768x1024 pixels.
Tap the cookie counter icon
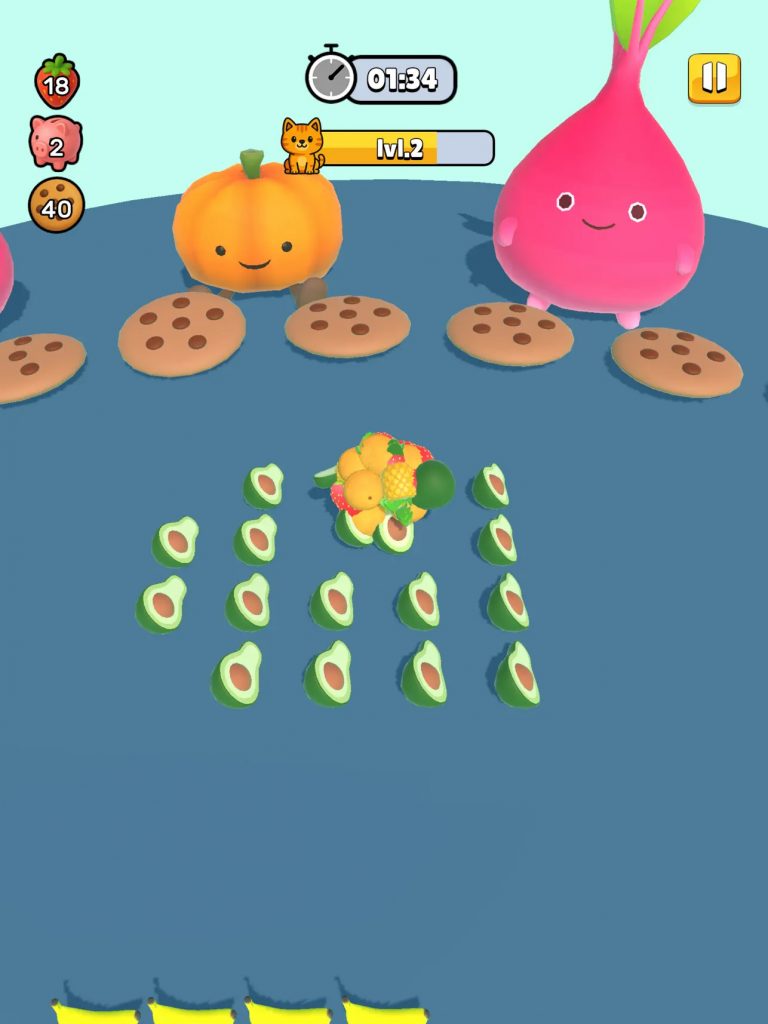tap(56, 205)
